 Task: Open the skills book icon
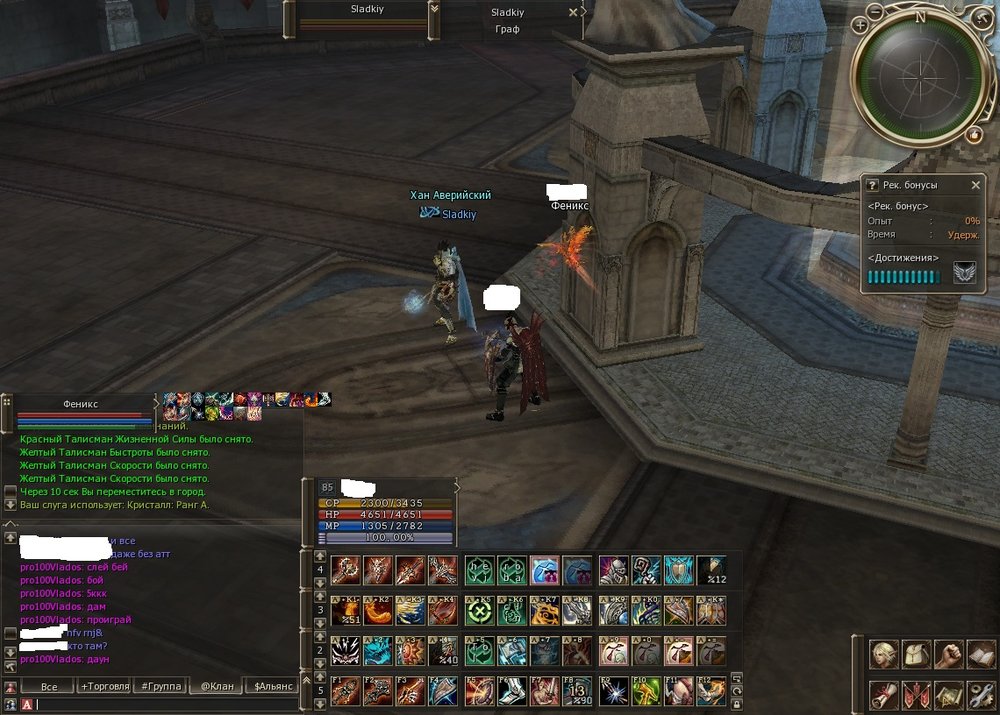pos(980,655)
